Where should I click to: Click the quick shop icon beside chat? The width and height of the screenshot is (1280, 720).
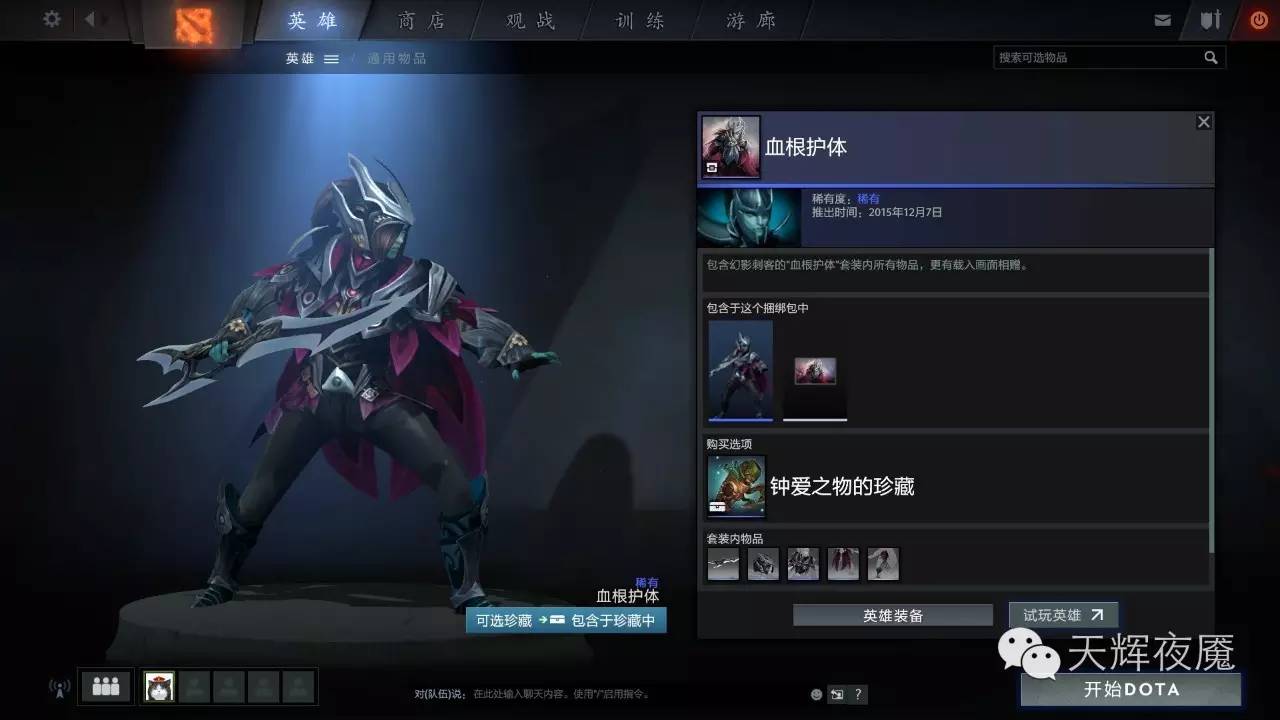836,694
